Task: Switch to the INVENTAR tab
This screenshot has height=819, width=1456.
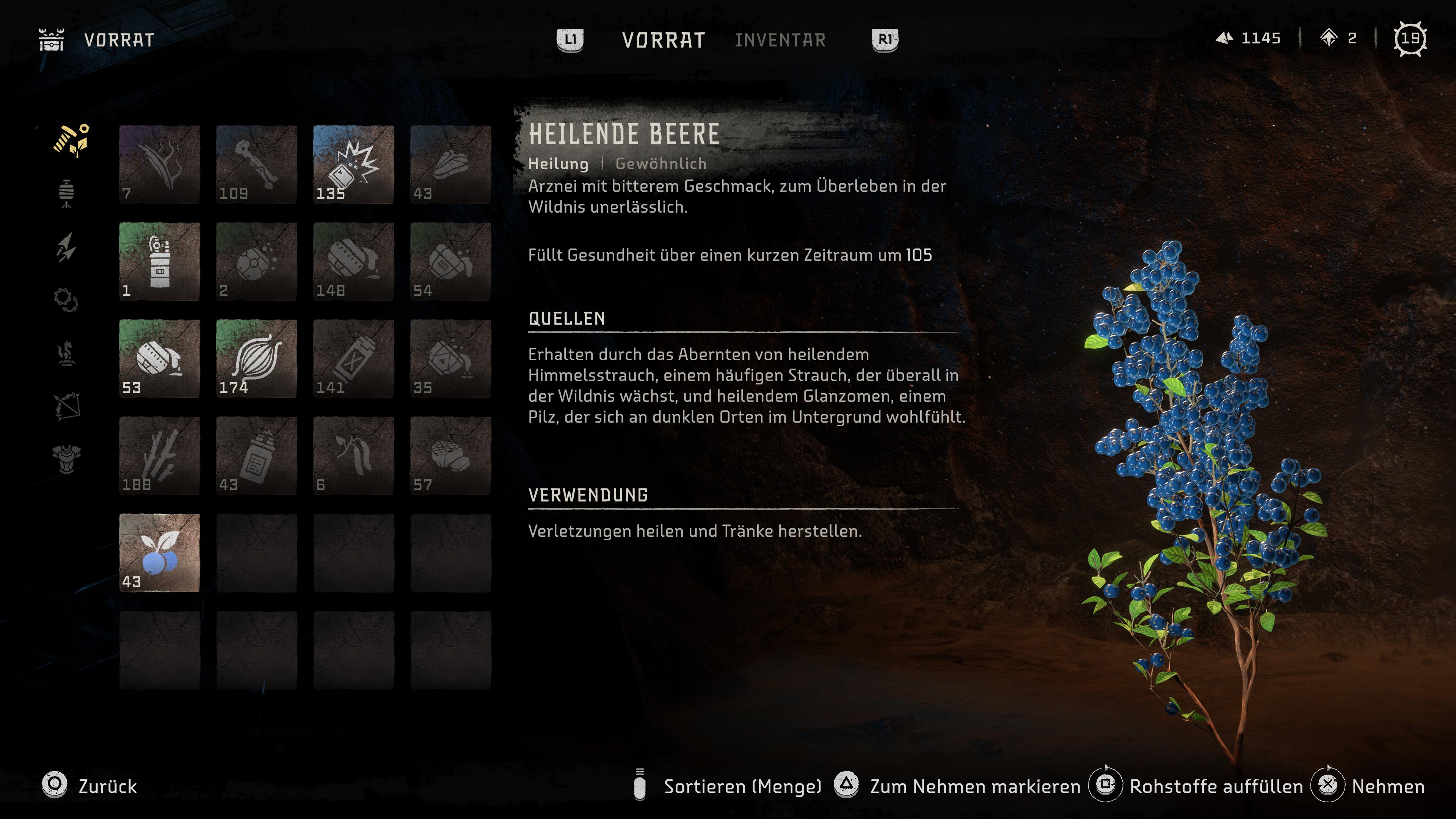Action: (780, 40)
